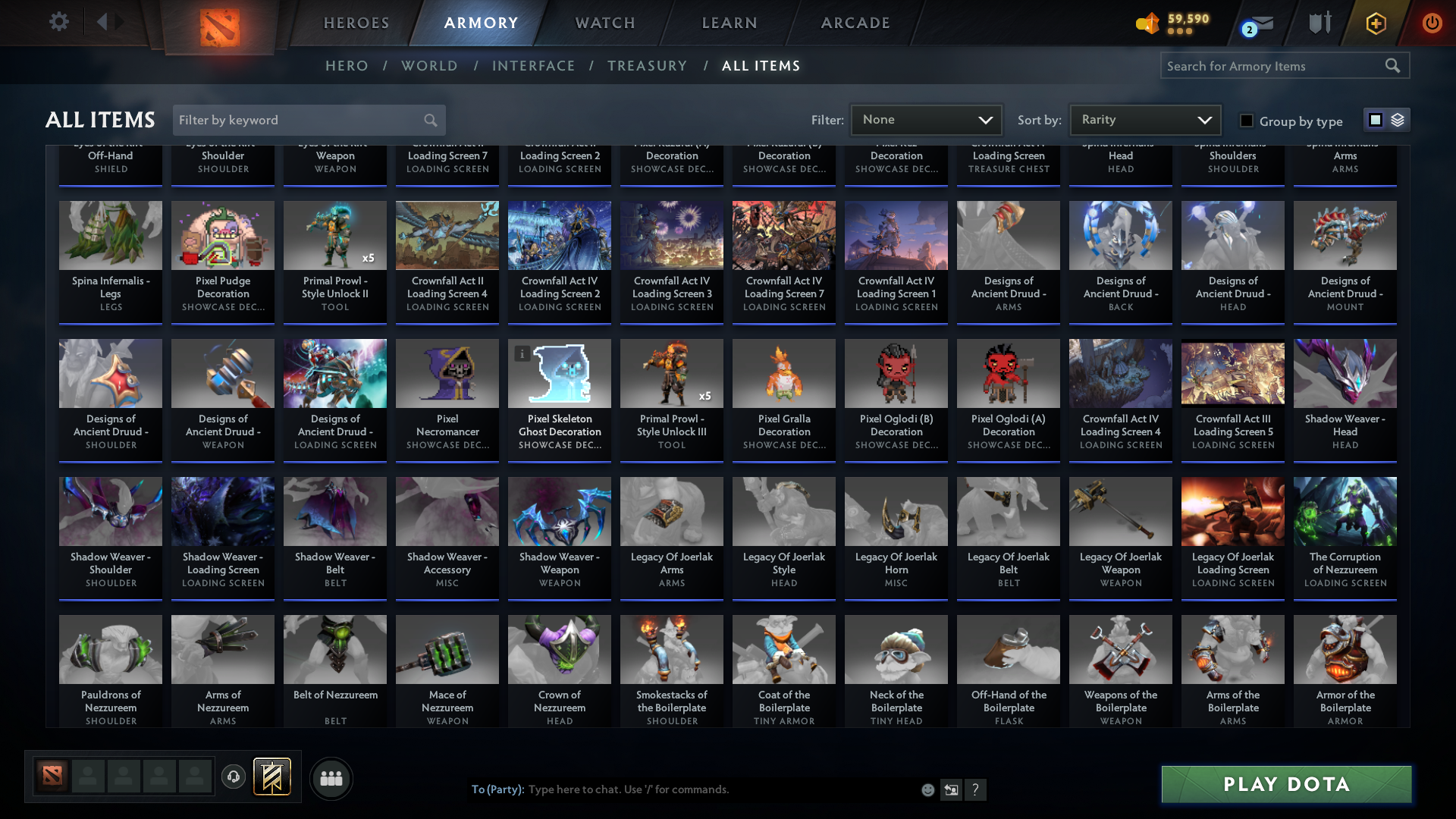Open the TREASURY section
Image resolution: width=1456 pixels, height=819 pixels.
click(x=648, y=66)
